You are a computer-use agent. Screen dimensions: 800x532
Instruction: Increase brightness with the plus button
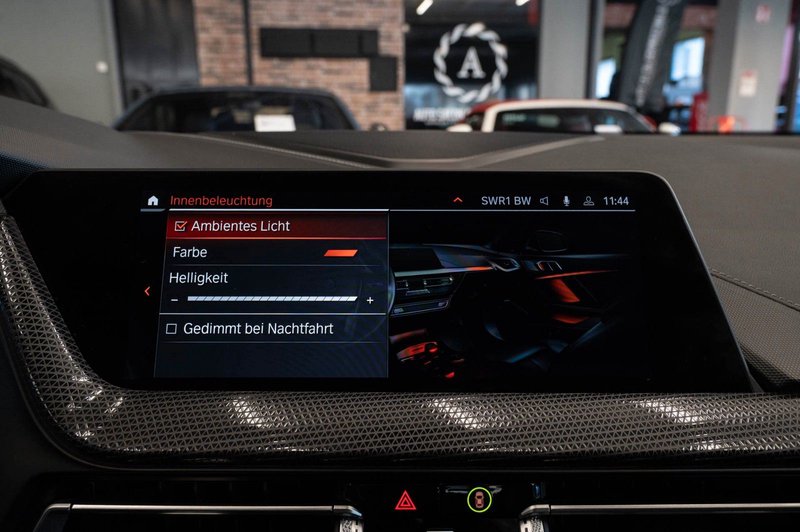coord(370,300)
